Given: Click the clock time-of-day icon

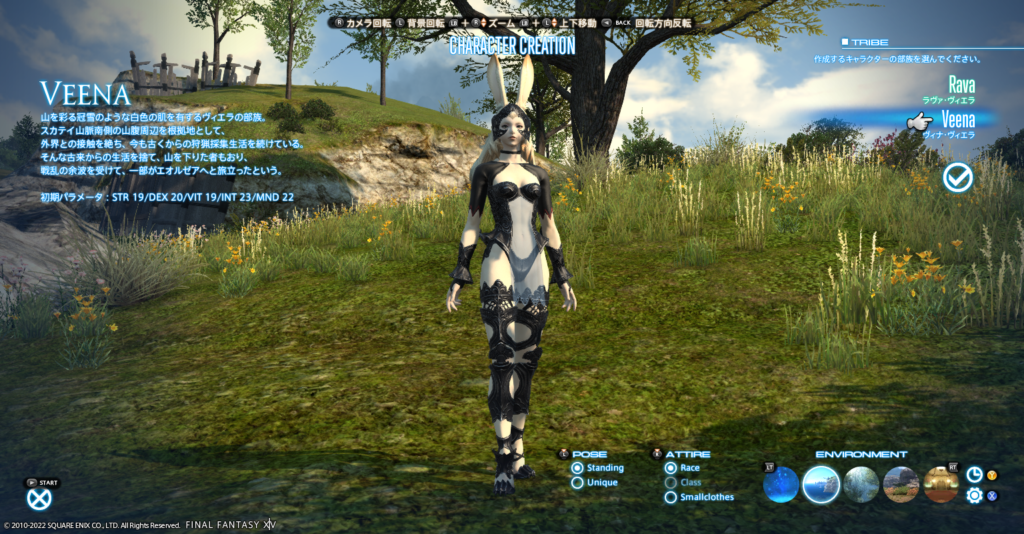Looking at the screenshot, I should [974, 475].
